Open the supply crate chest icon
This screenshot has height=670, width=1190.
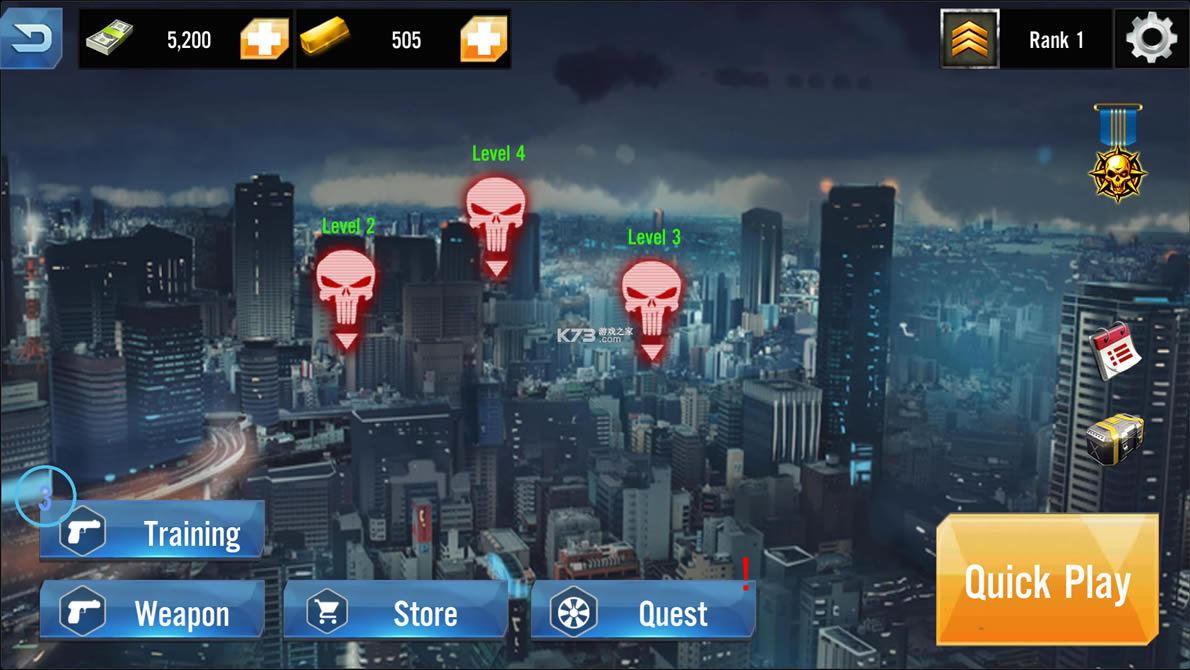click(x=1114, y=440)
